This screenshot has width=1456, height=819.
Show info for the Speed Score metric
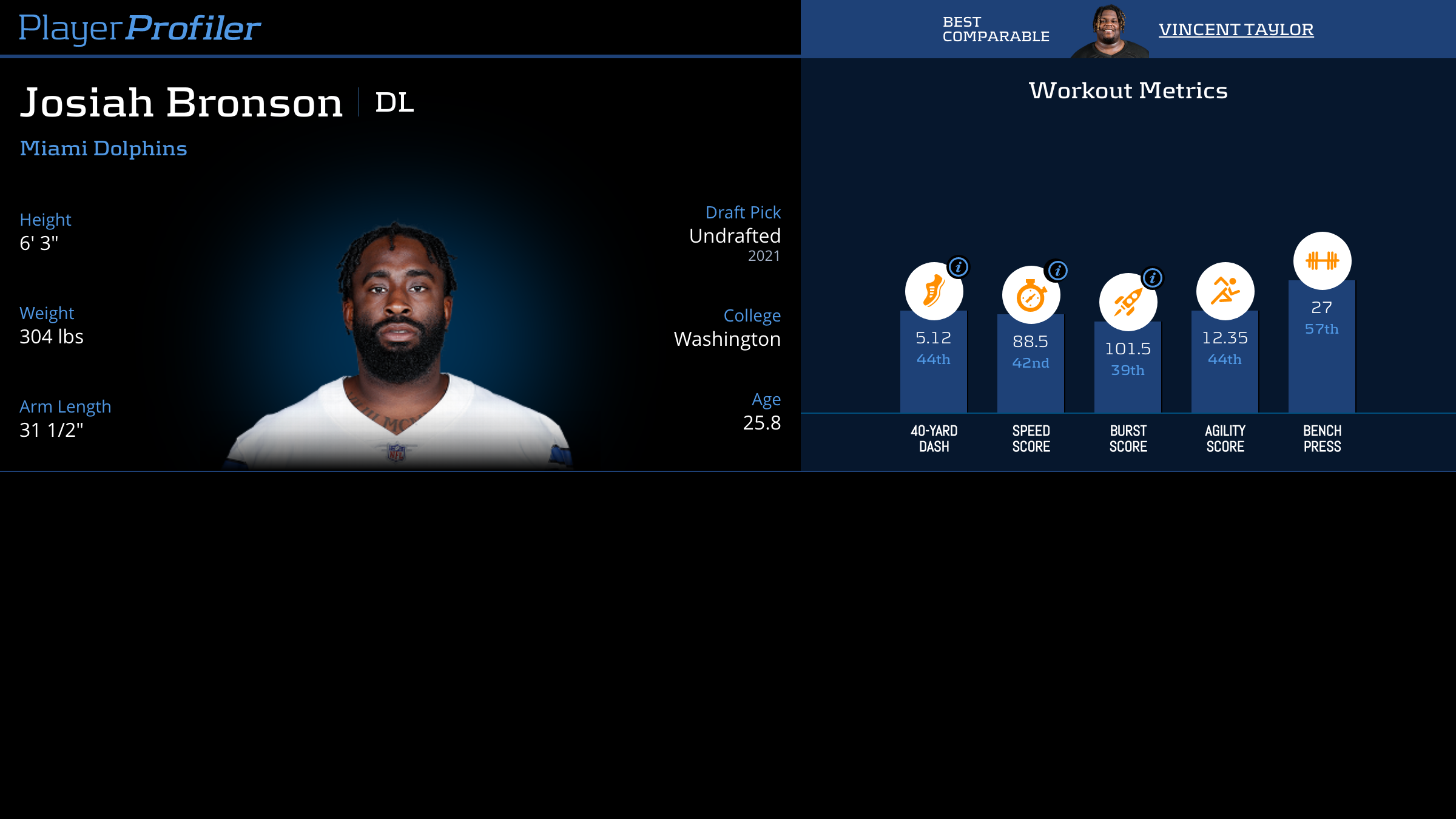pyautogui.click(x=1058, y=271)
